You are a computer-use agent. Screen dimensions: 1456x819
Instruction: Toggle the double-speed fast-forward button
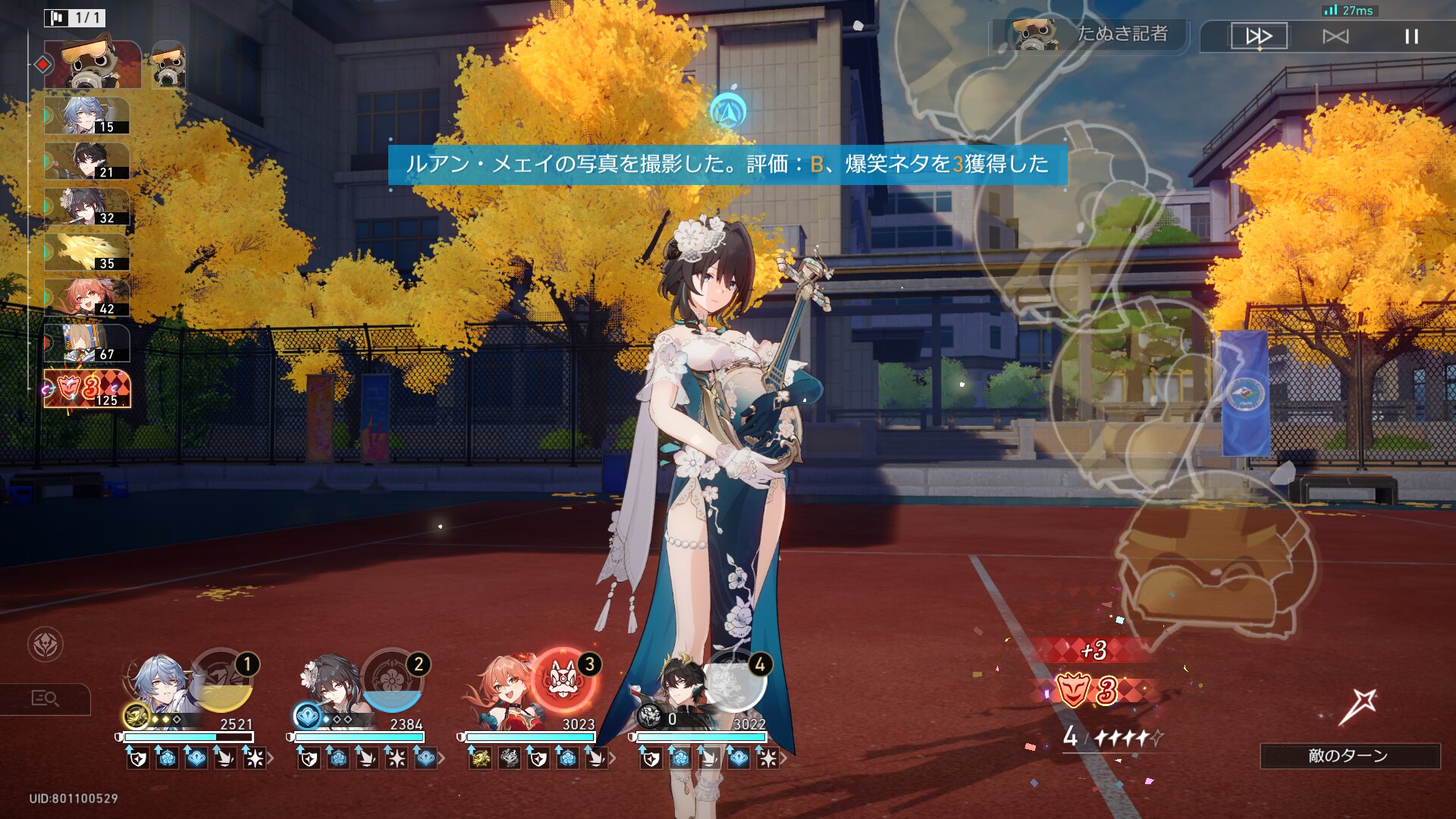tap(1259, 36)
